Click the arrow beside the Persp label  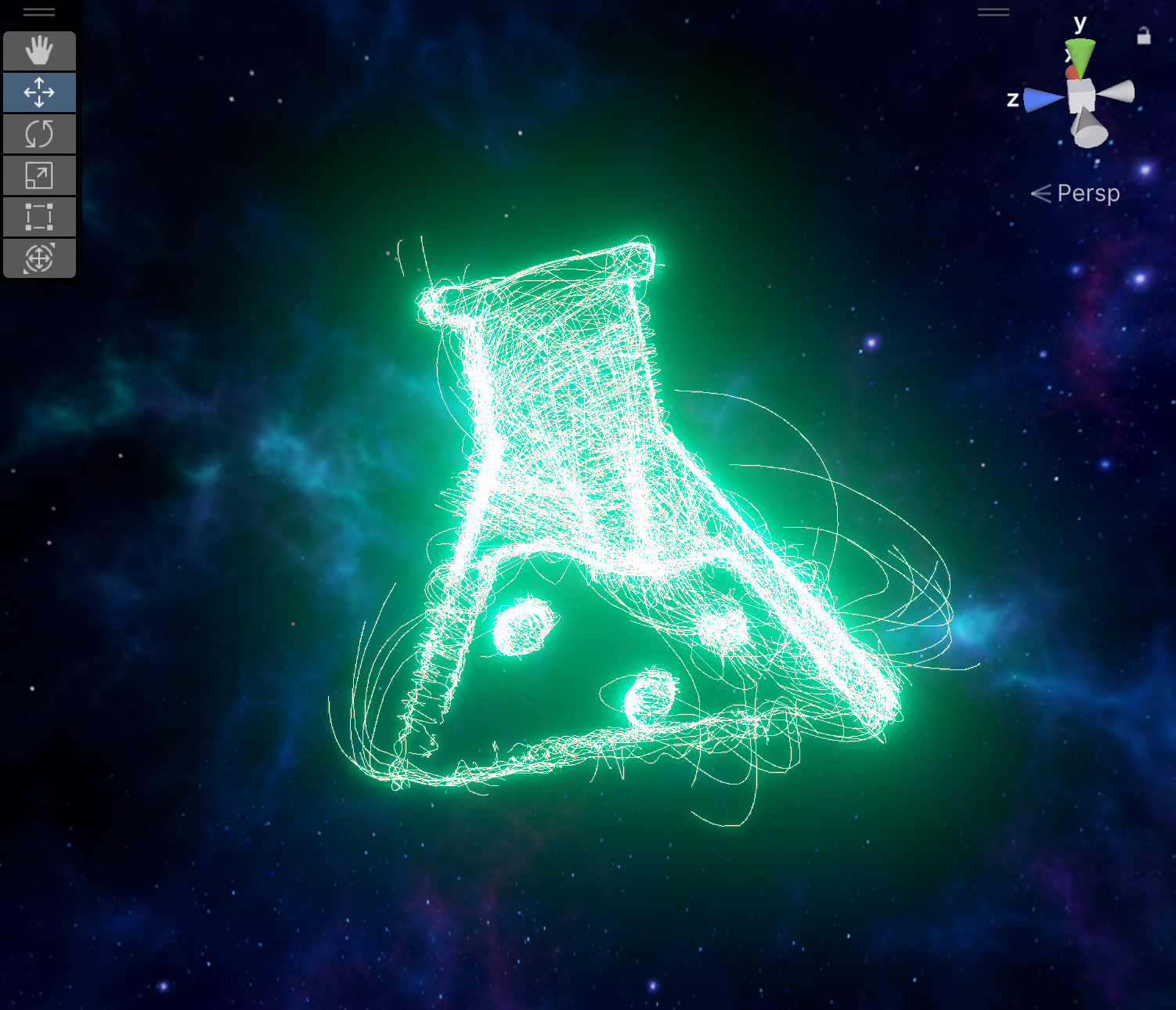(x=1041, y=193)
